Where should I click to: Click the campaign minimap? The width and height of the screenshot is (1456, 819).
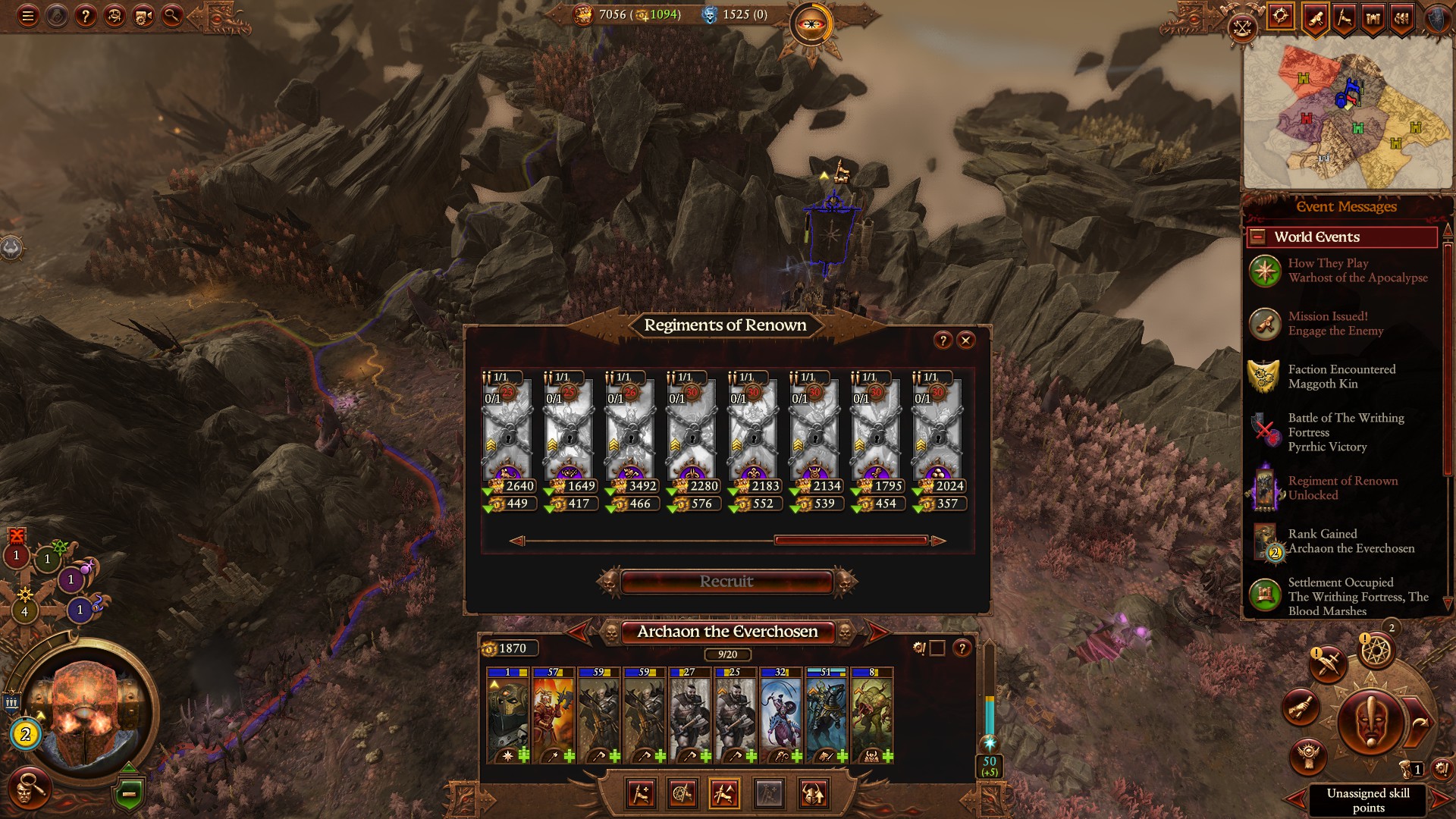pos(1348,114)
